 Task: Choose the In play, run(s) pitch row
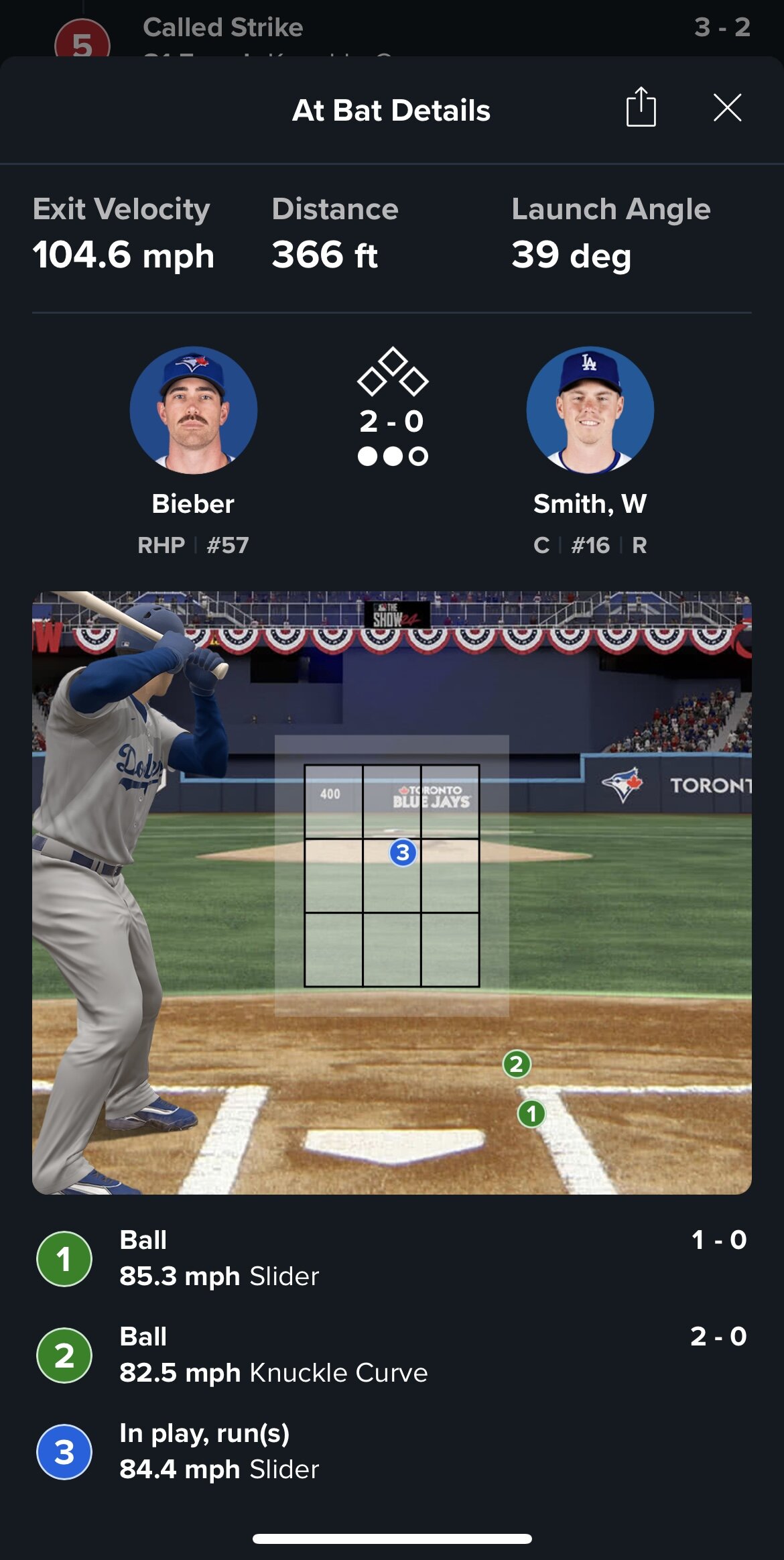point(391,1451)
